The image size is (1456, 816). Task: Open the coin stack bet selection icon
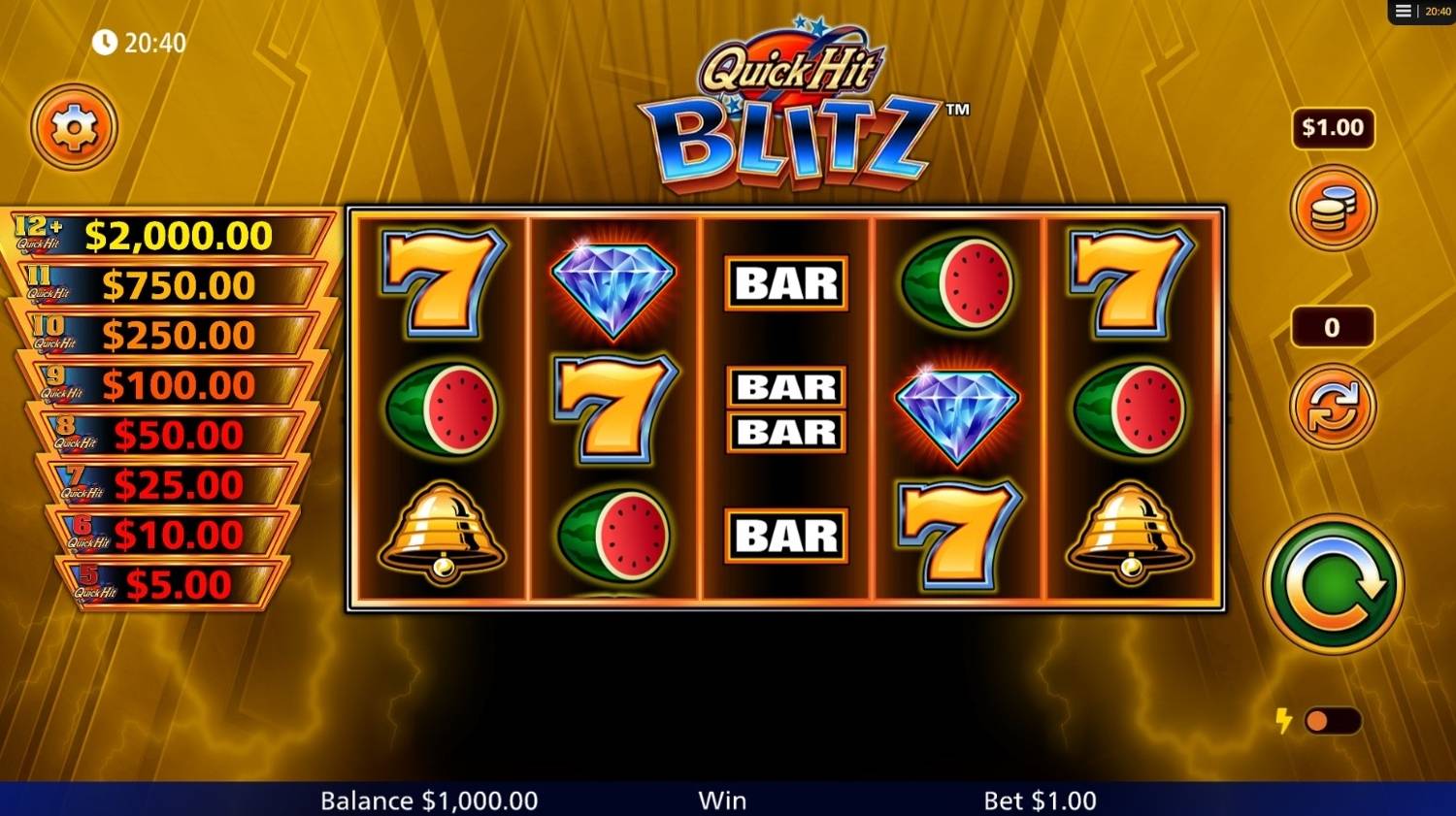1333,208
